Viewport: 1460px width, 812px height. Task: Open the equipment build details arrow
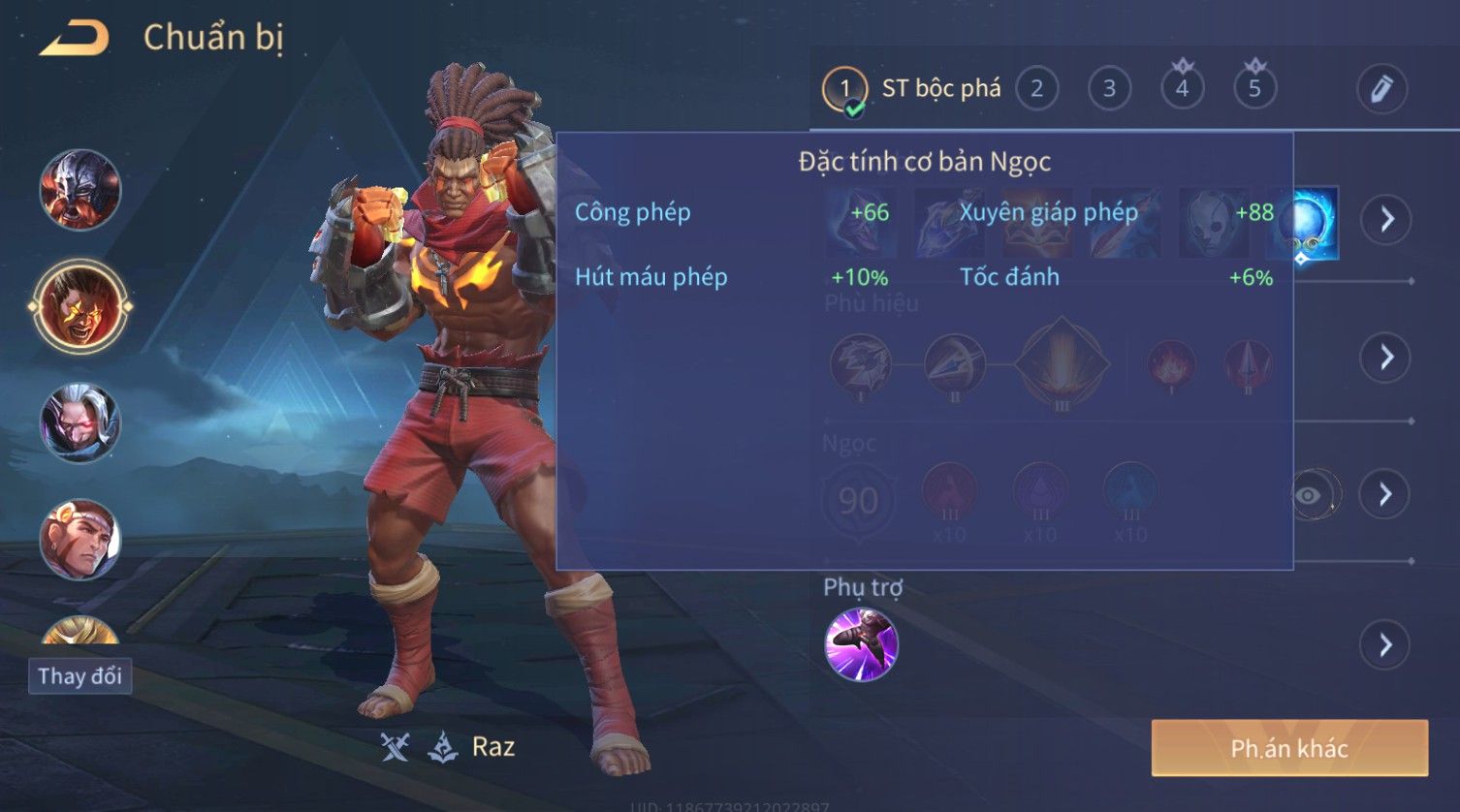pyautogui.click(x=1386, y=220)
